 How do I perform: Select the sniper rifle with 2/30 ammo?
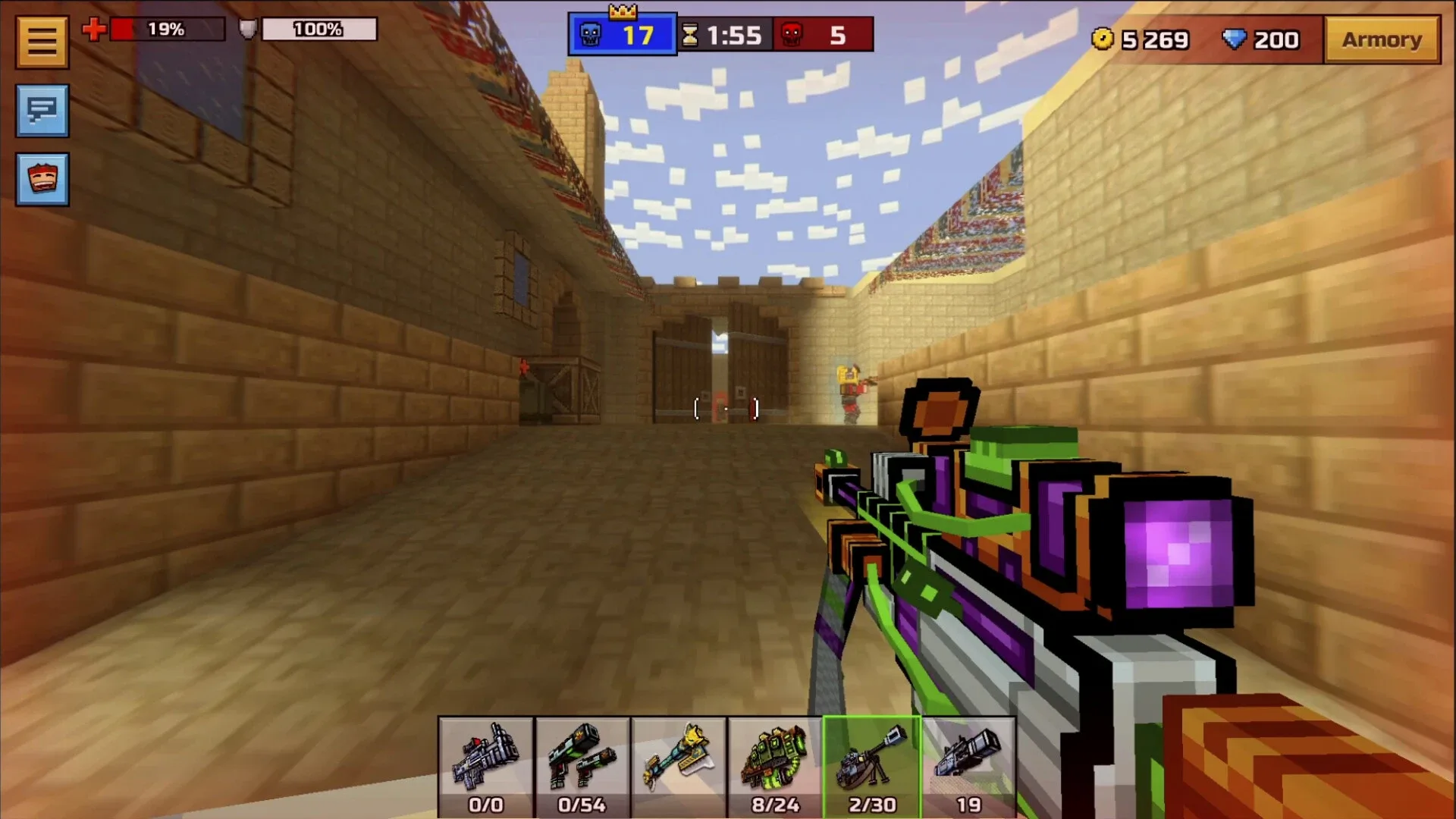click(873, 758)
